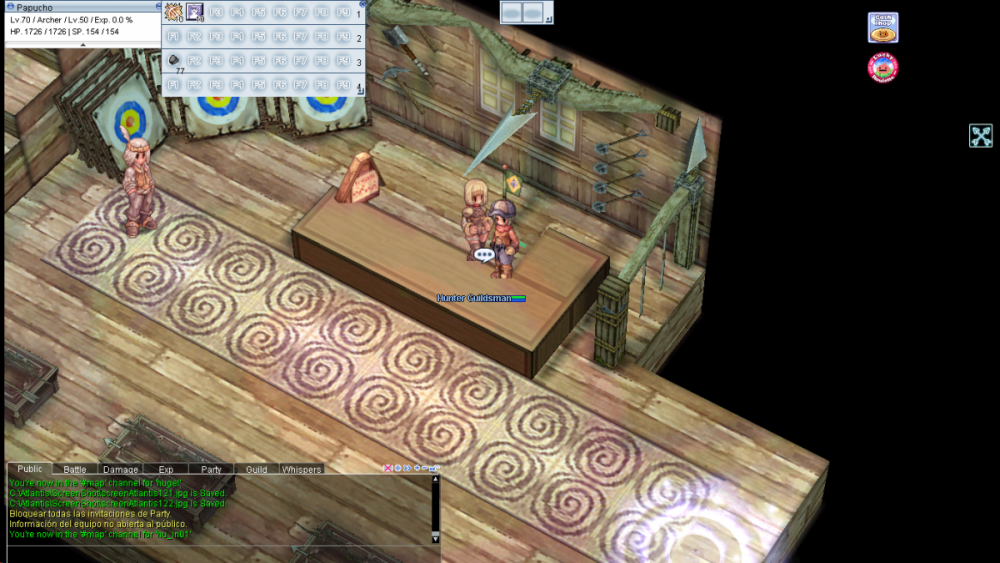Switch to the Guild chat tab
1000x563 pixels.
point(256,469)
